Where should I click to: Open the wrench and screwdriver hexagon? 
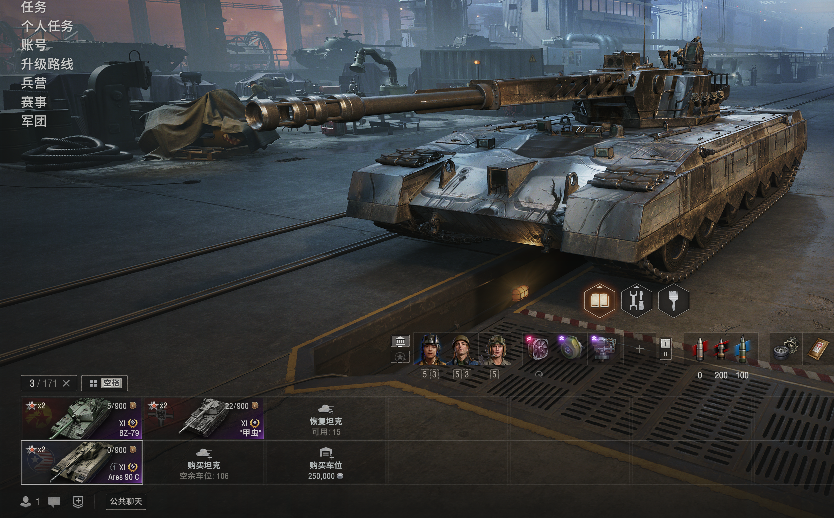pos(637,299)
